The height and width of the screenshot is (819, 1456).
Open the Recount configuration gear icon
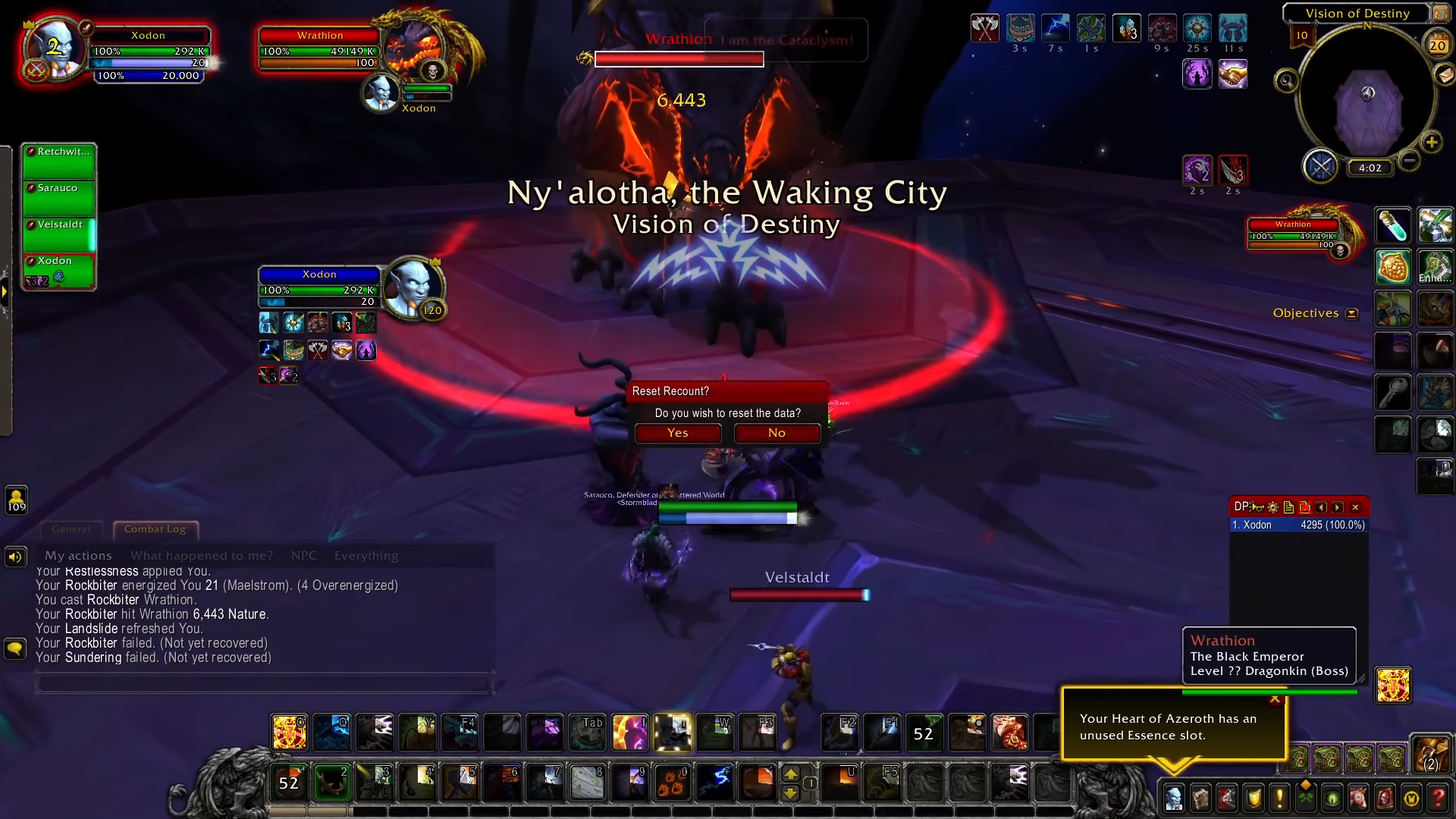tap(1272, 507)
